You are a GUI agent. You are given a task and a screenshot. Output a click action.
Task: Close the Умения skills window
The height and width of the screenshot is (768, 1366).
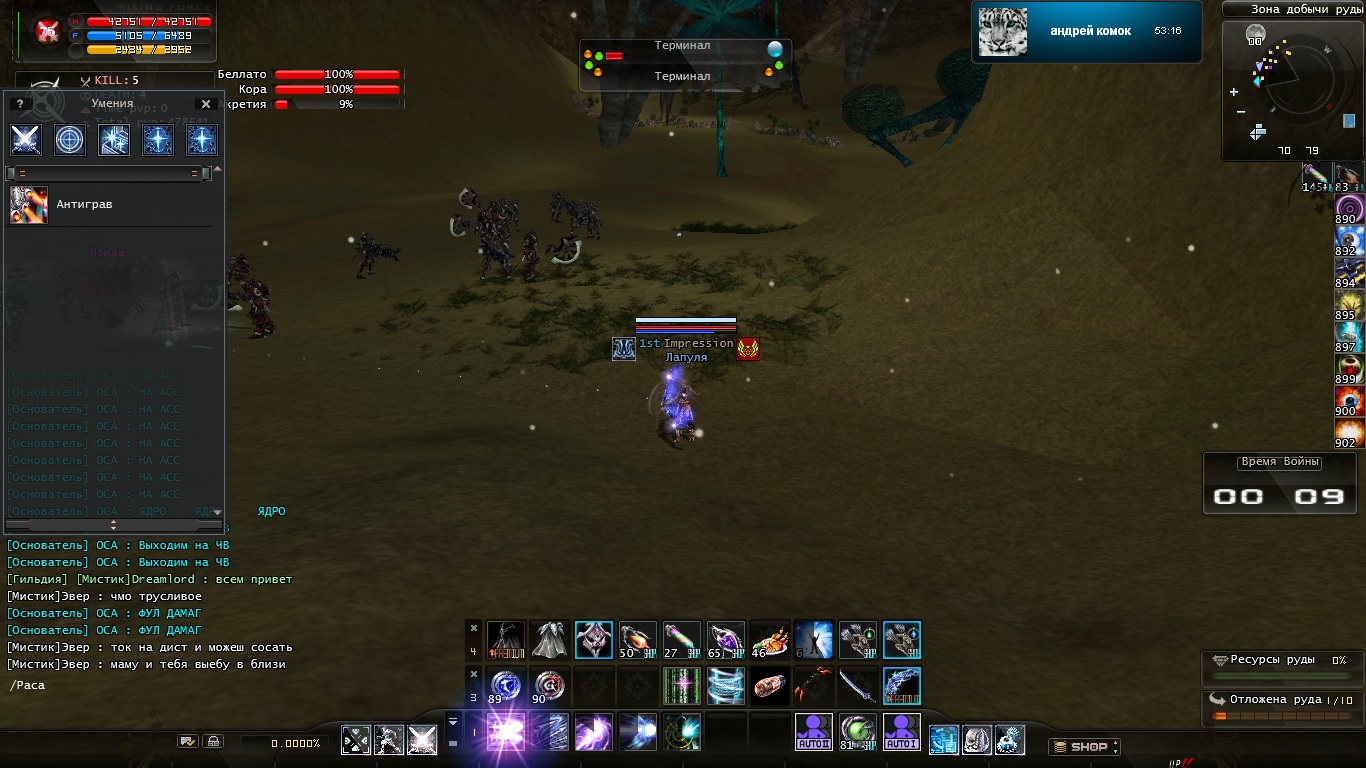206,104
